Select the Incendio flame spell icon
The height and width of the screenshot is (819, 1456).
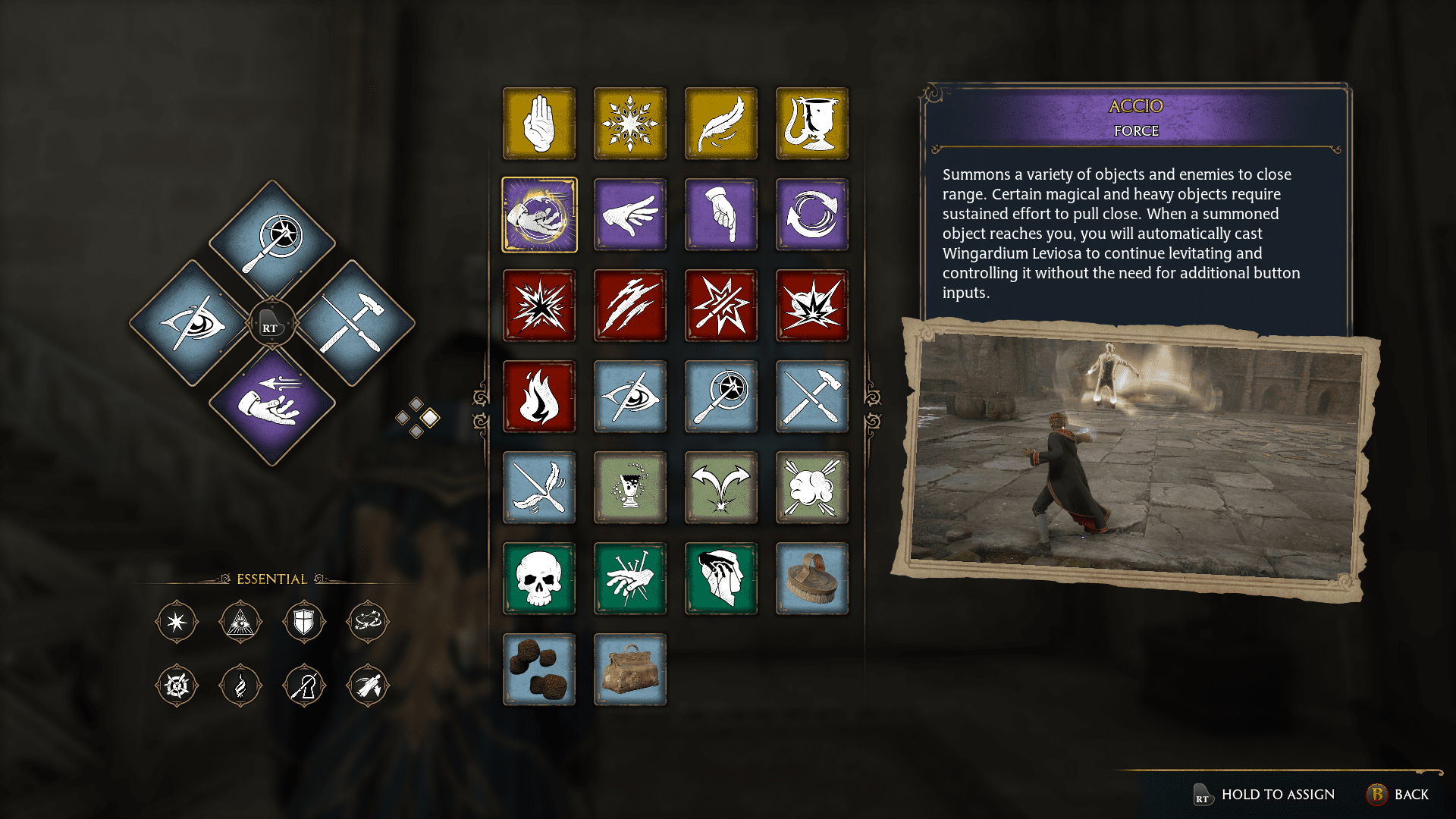539,397
